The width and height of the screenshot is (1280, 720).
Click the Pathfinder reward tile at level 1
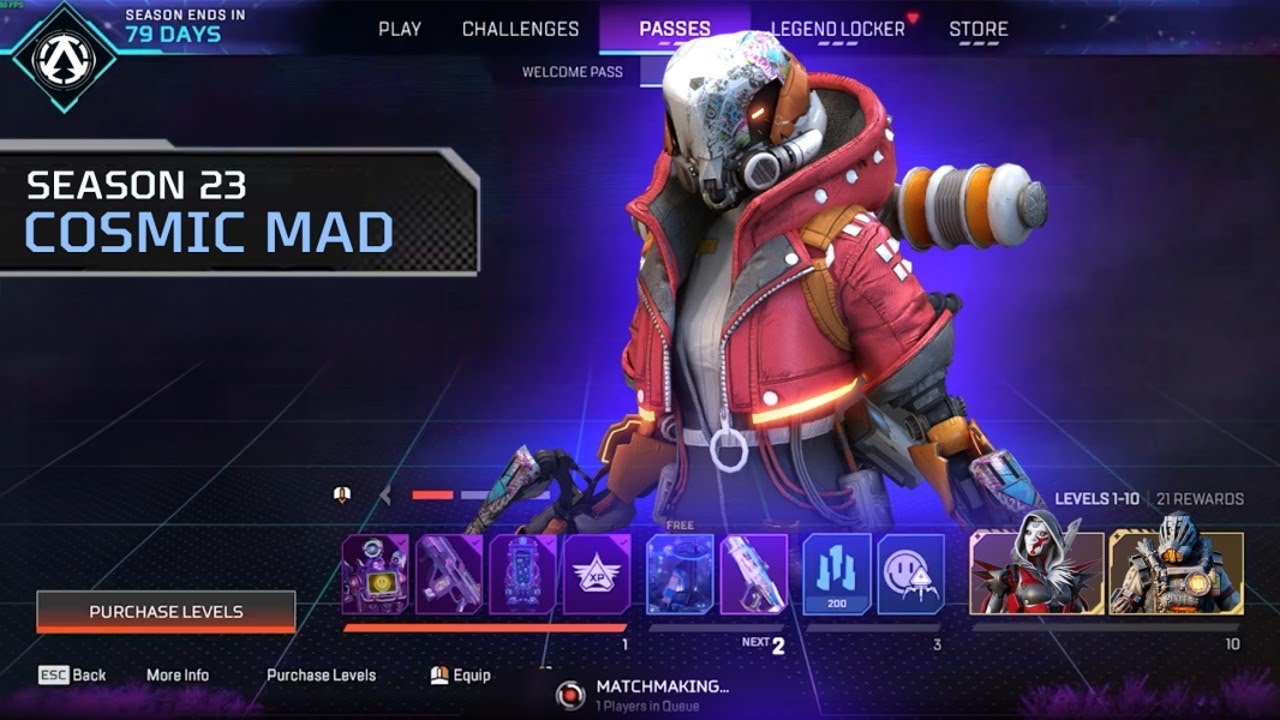[376, 573]
